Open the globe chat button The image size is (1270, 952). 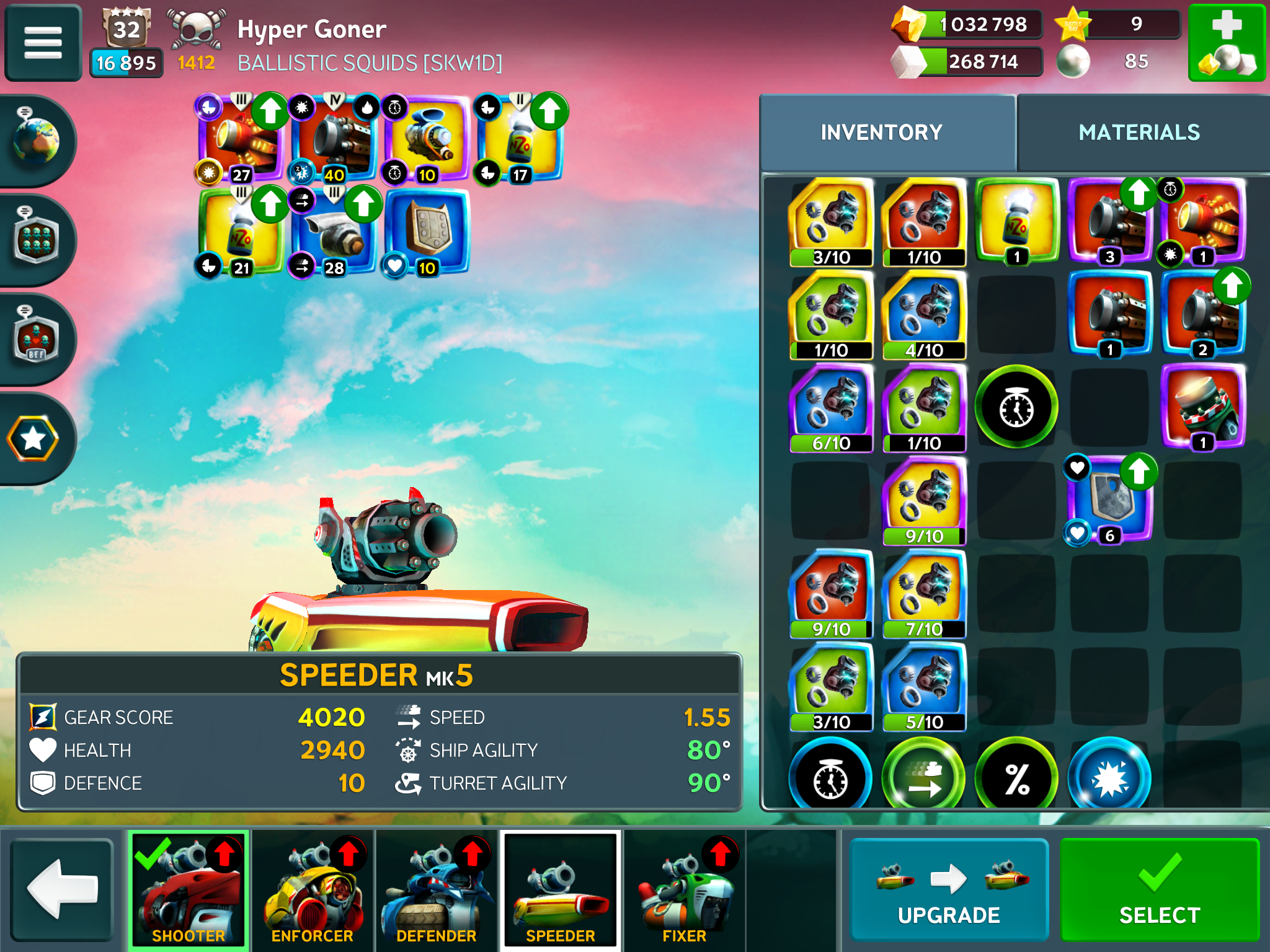click(x=36, y=140)
